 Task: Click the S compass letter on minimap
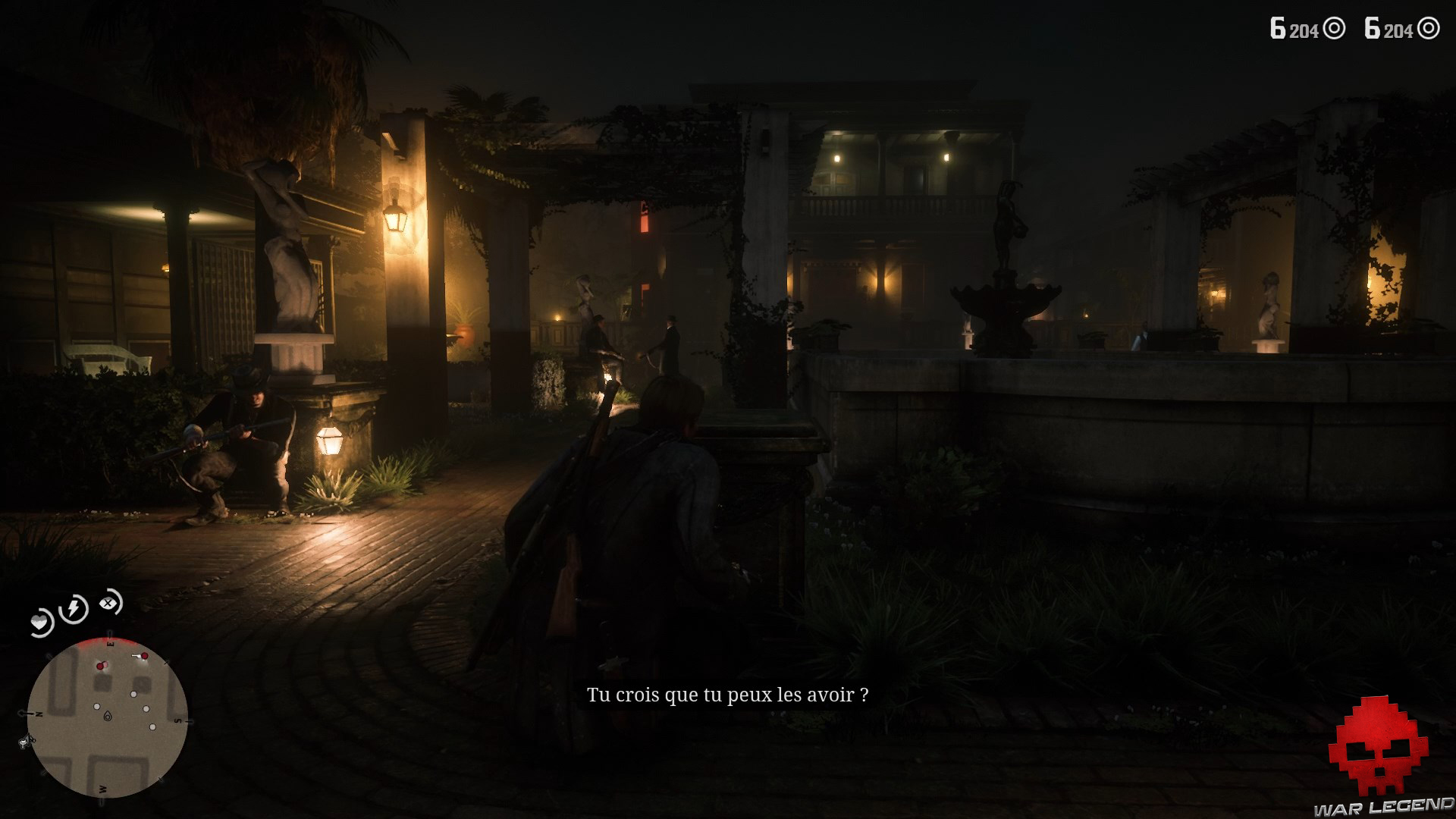tap(178, 720)
